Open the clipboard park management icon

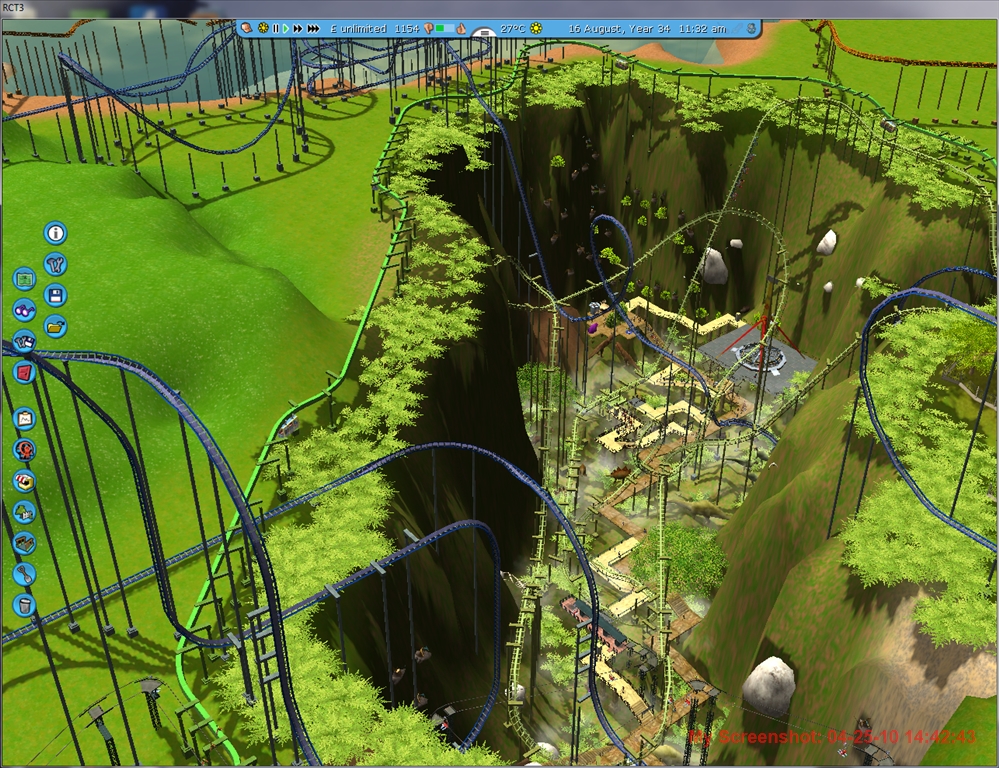coord(24,418)
